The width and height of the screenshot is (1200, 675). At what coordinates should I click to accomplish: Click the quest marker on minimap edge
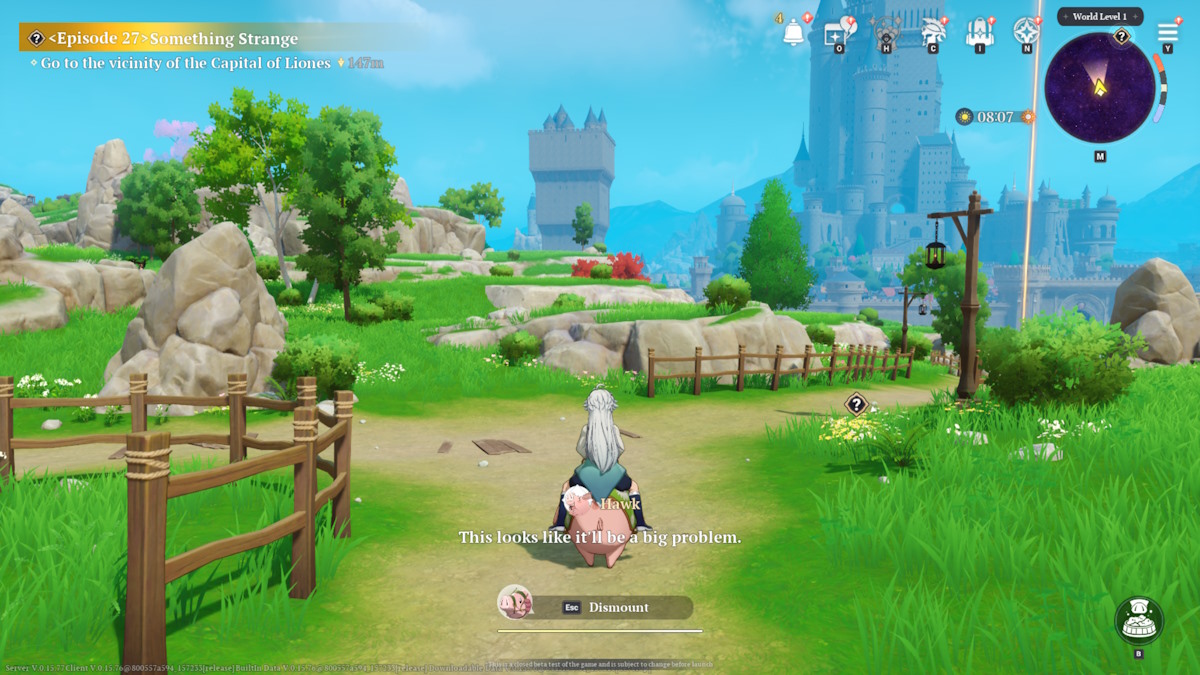[1122, 38]
